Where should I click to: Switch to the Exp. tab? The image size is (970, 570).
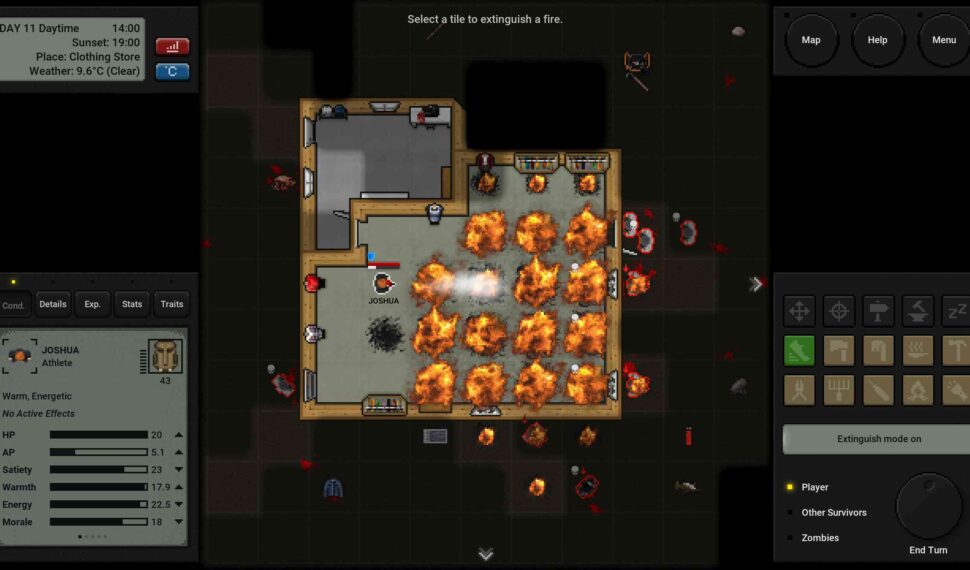point(92,304)
